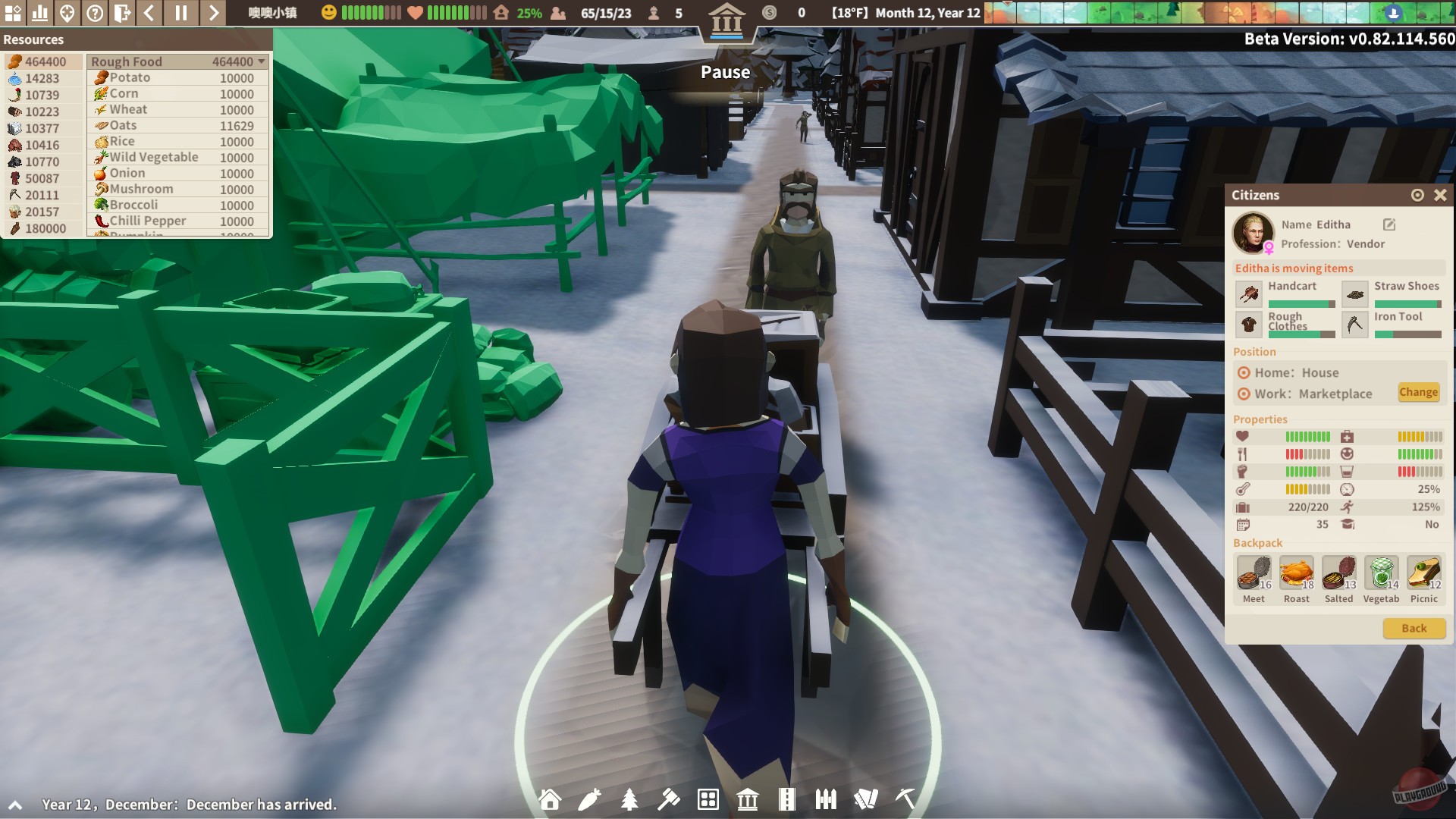
Task: Open the help question mark panel
Action: pyautogui.click(x=94, y=12)
